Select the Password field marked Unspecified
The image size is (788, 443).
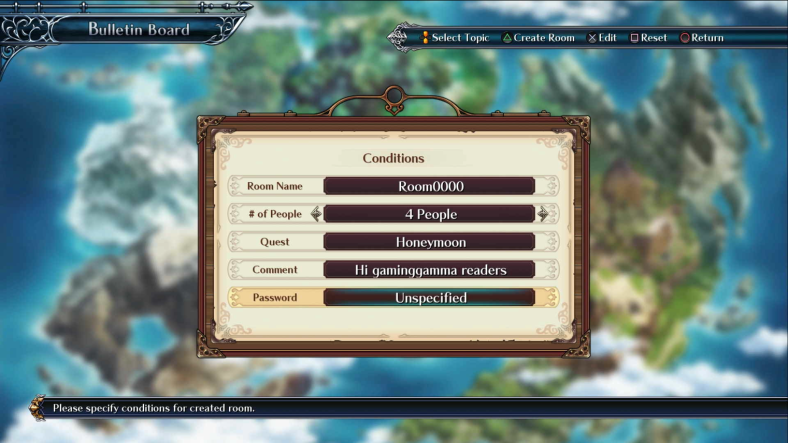click(x=429, y=298)
